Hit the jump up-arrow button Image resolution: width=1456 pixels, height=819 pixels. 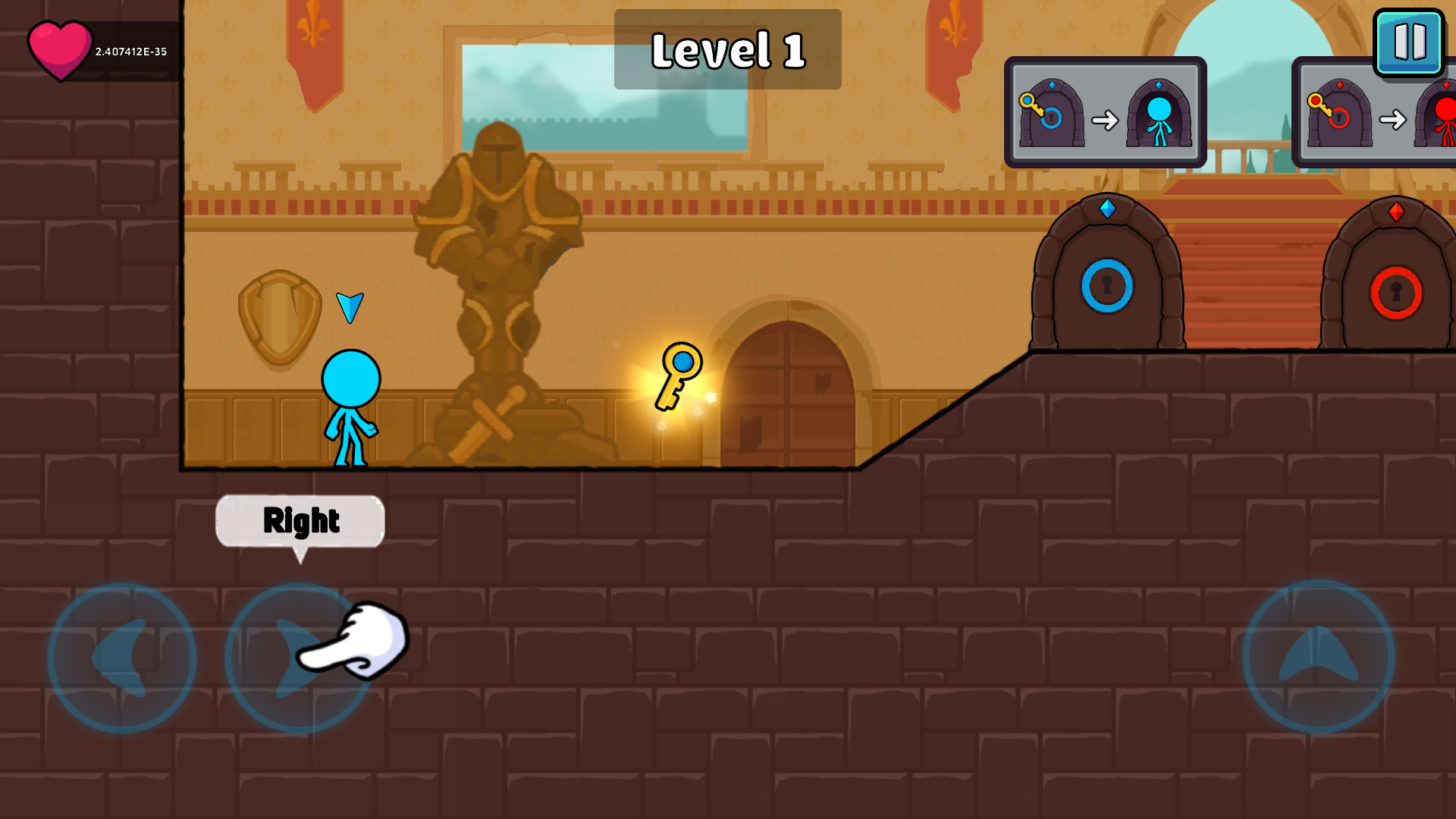click(x=1318, y=657)
